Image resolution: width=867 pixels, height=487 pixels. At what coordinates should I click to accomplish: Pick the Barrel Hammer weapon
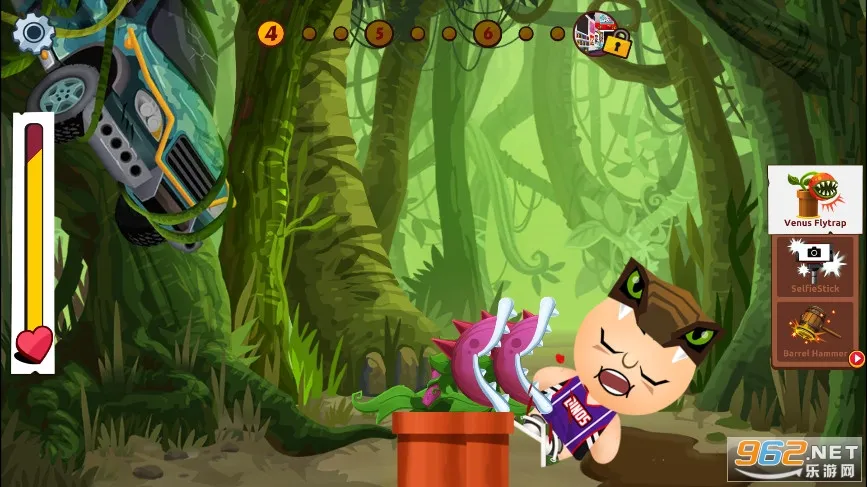click(814, 333)
